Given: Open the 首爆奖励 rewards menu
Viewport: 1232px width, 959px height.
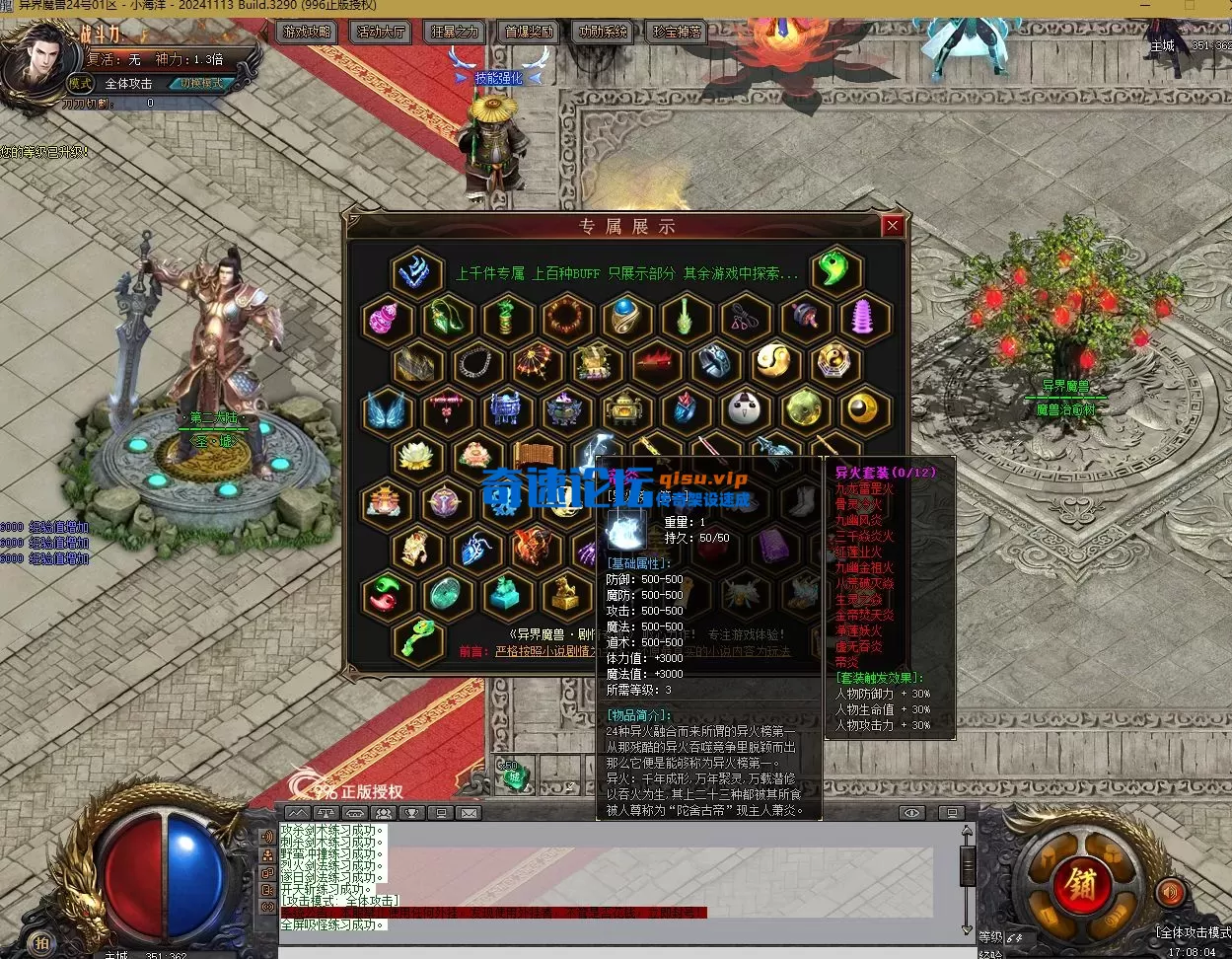Looking at the screenshot, I should click(x=529, y=32).
